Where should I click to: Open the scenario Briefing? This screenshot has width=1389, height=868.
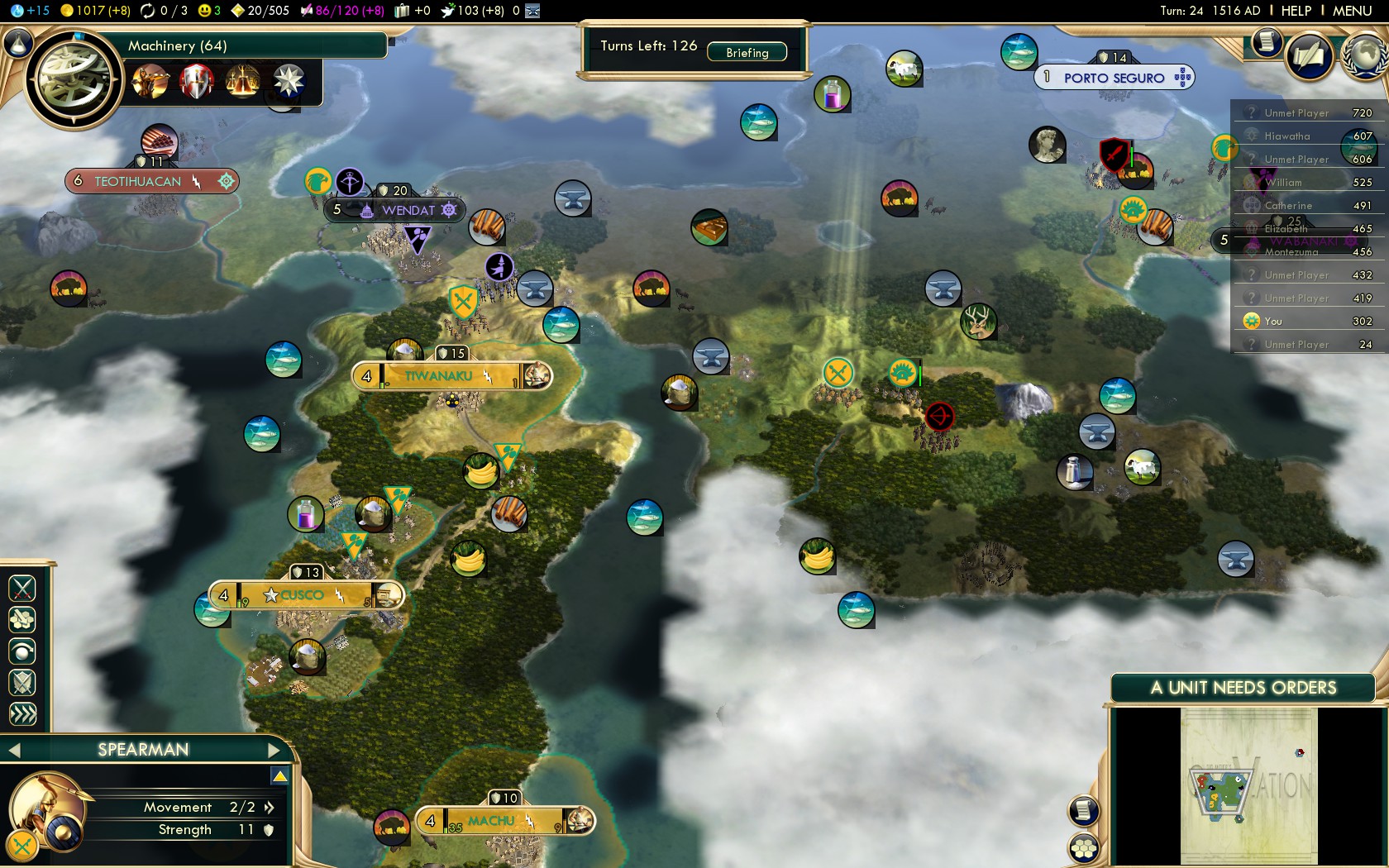pos(747,52)
